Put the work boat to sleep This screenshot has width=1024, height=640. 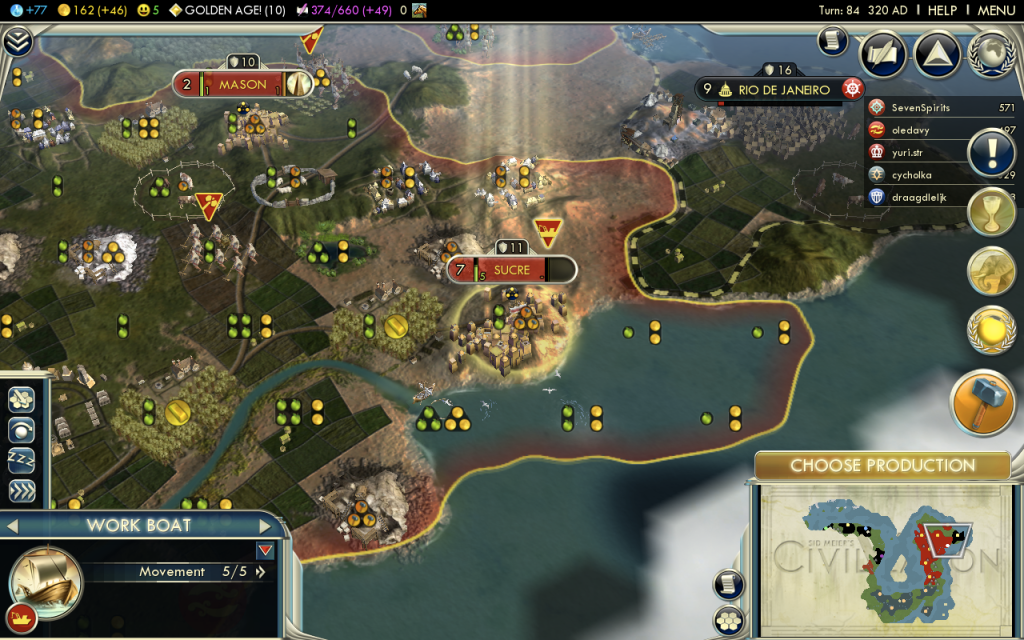[x=21, y=461]
